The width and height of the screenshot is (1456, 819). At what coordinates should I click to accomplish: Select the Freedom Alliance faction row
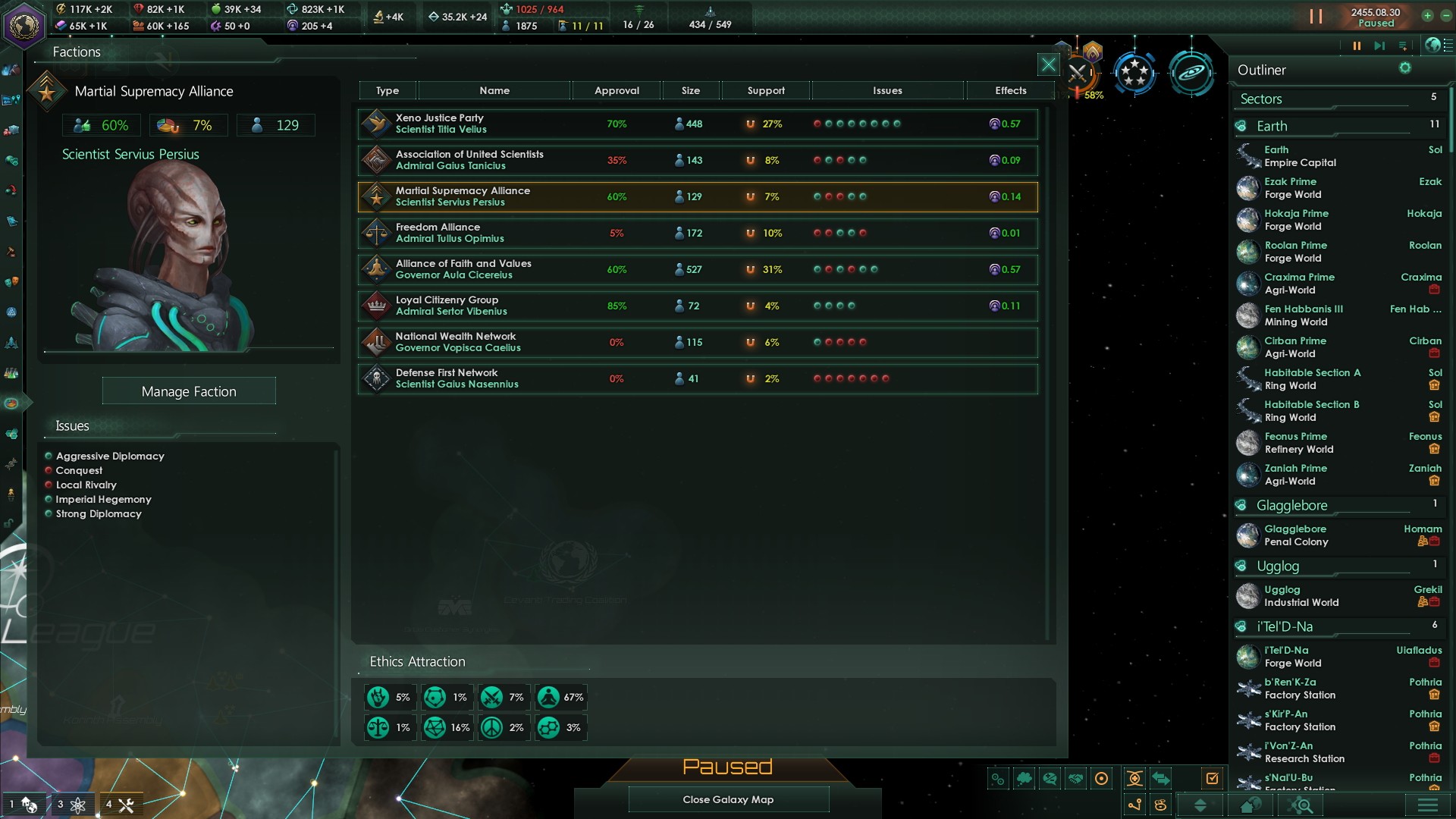tap(697, 234)
